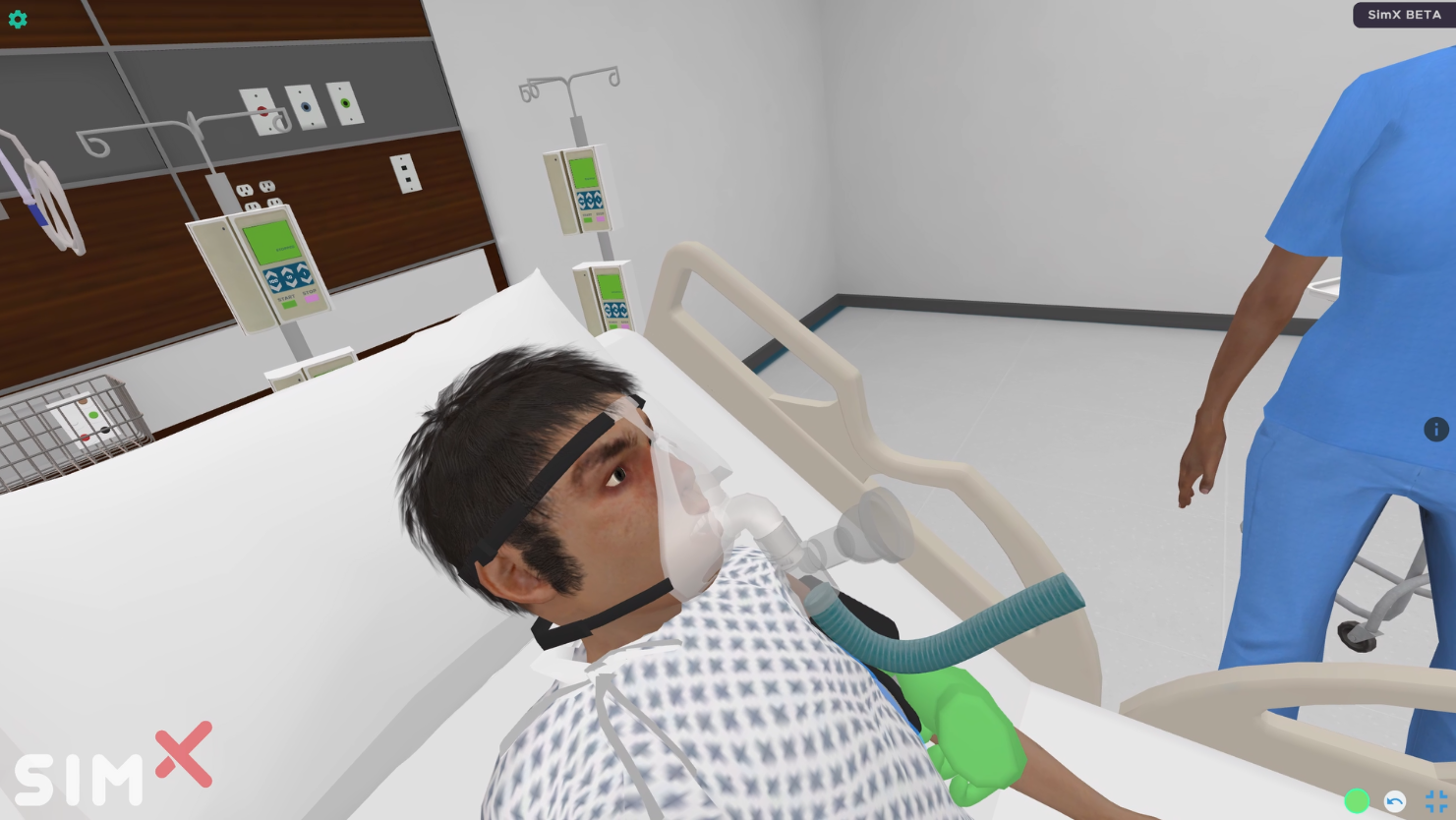Click the 10 down chevron on IV pump
This screenshot has height=820, width=1456.
coord(291,285)
